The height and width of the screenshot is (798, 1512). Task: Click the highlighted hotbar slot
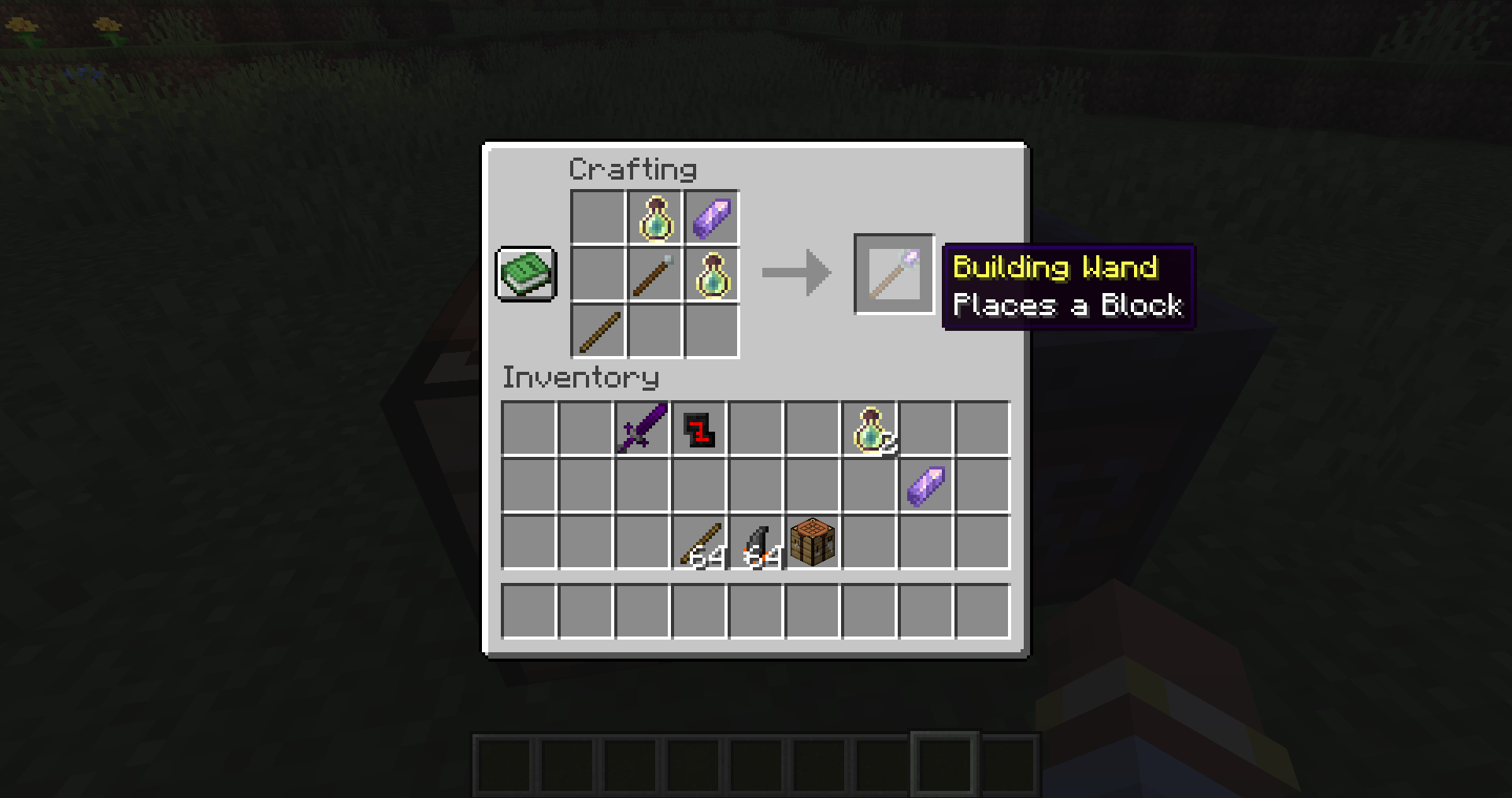tap(946, 763)
